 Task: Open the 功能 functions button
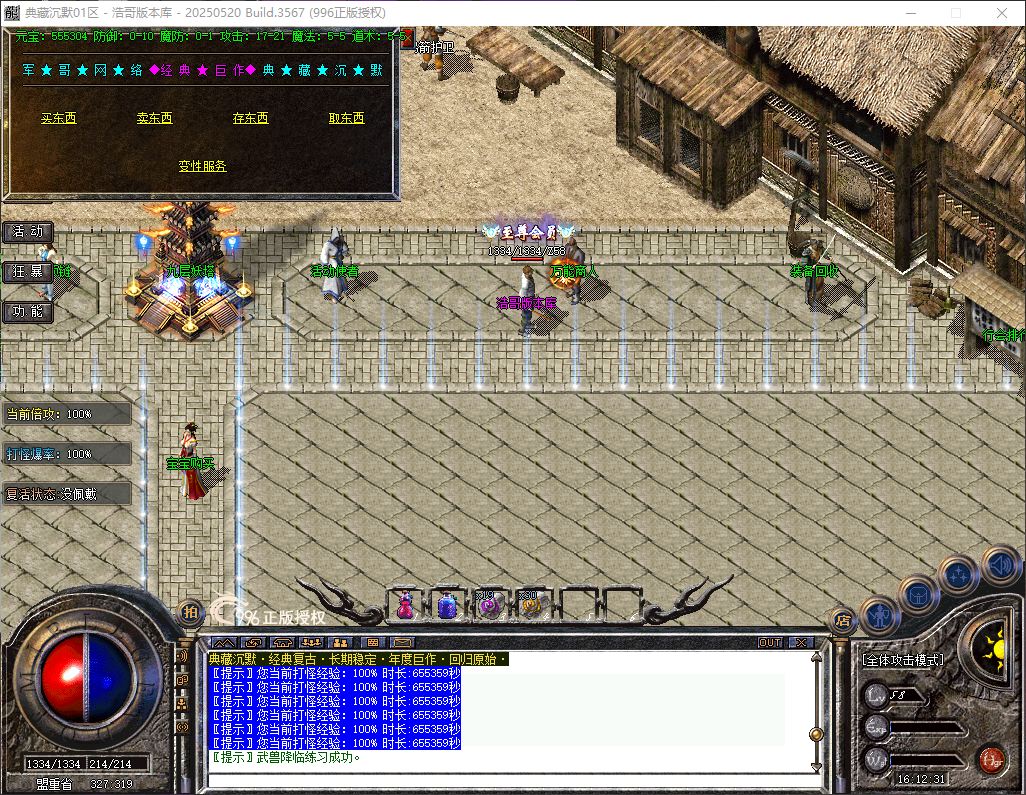[28, 312]
